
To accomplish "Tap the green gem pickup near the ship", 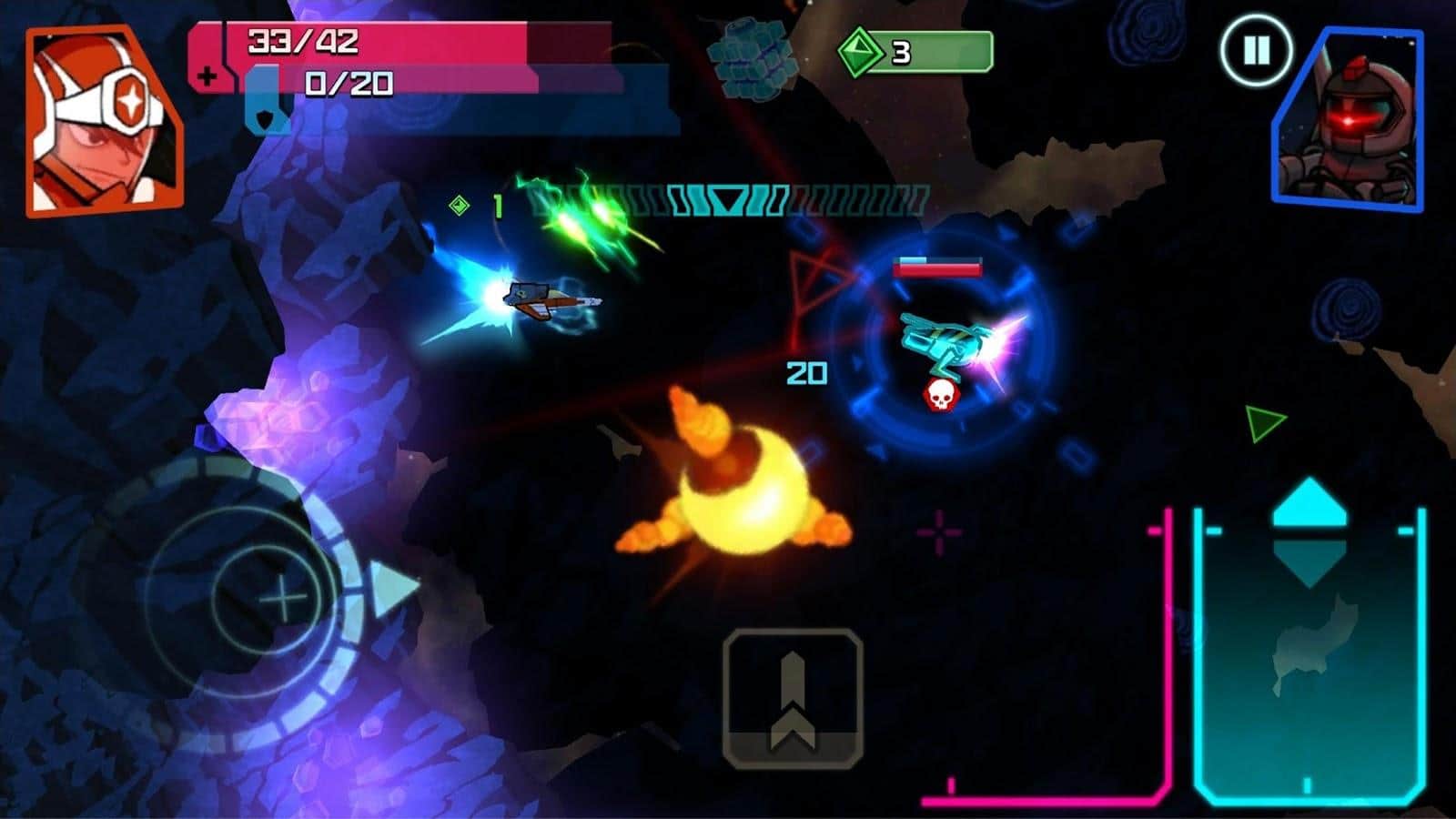I will point(458,206).
